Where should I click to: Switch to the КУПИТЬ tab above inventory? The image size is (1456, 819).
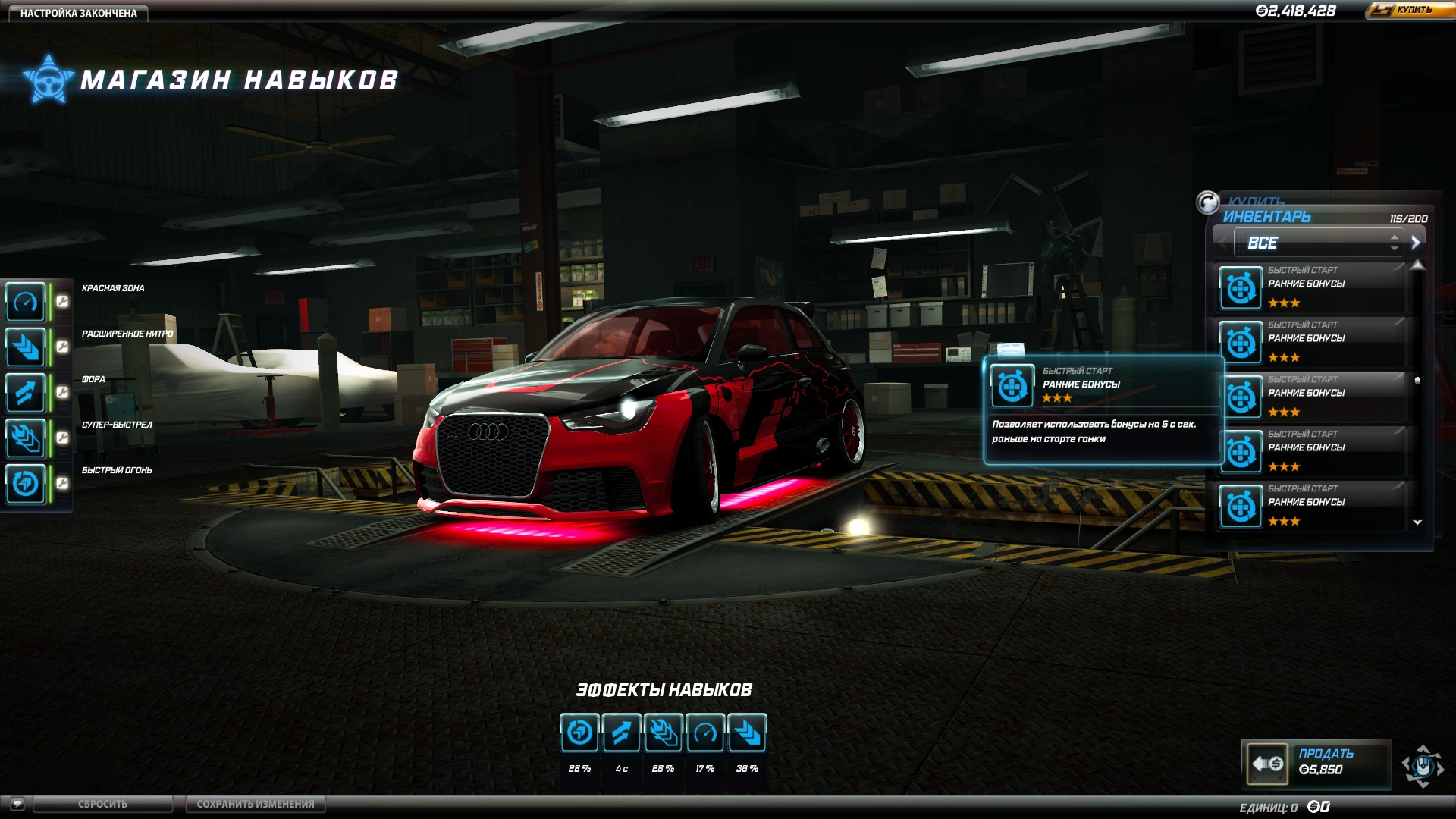click(x=1256, y=200)
